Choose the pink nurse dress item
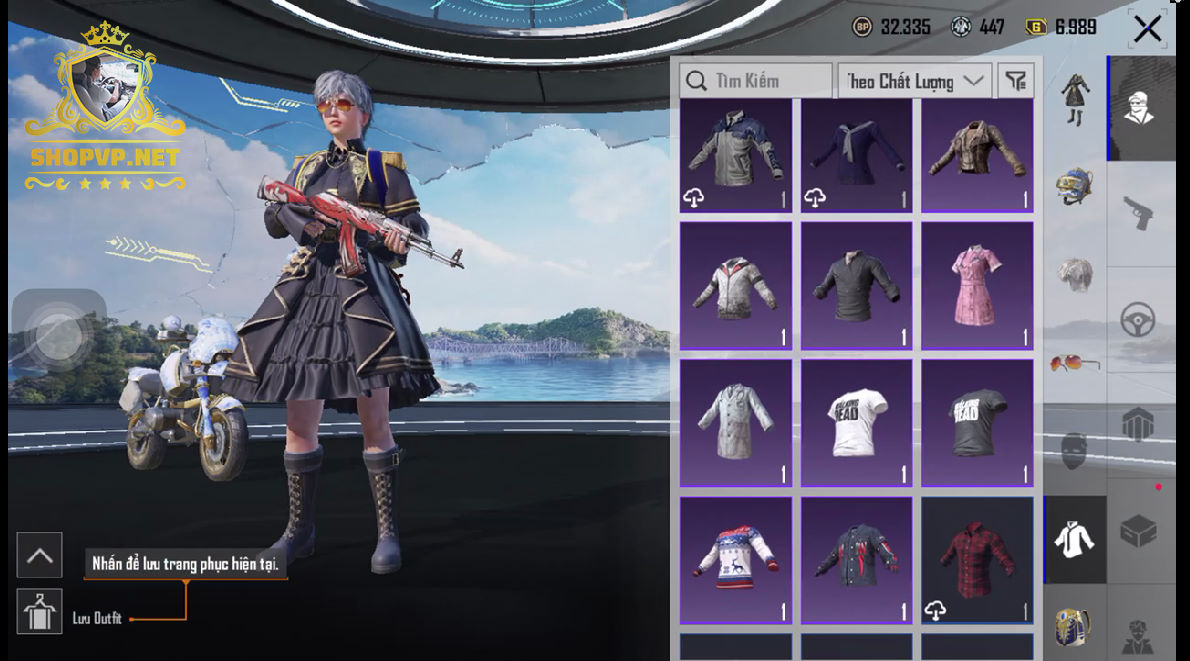 click(977, 286)
